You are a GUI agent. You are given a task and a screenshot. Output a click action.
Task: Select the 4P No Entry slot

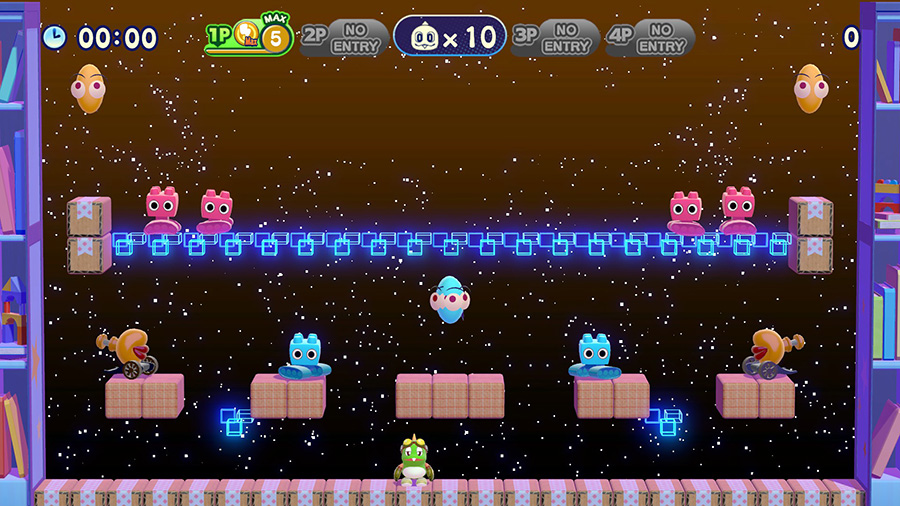650,38
